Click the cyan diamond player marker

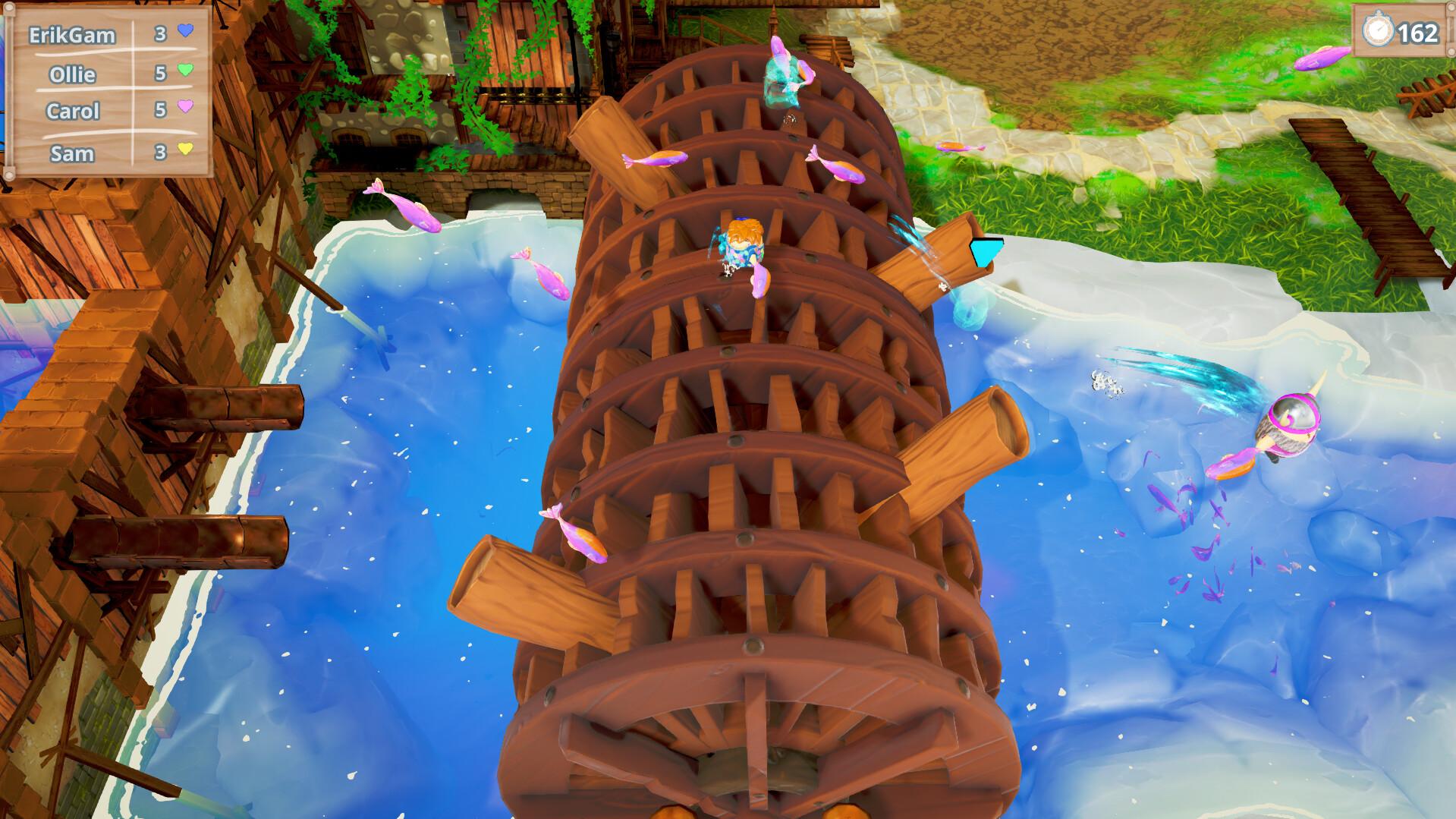point(986,250)
